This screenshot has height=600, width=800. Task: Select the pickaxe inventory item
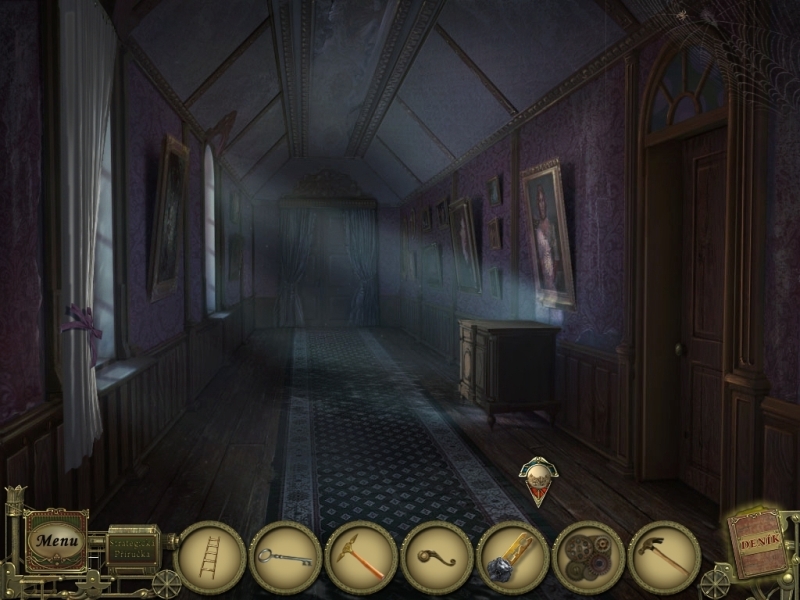point(361,558)
